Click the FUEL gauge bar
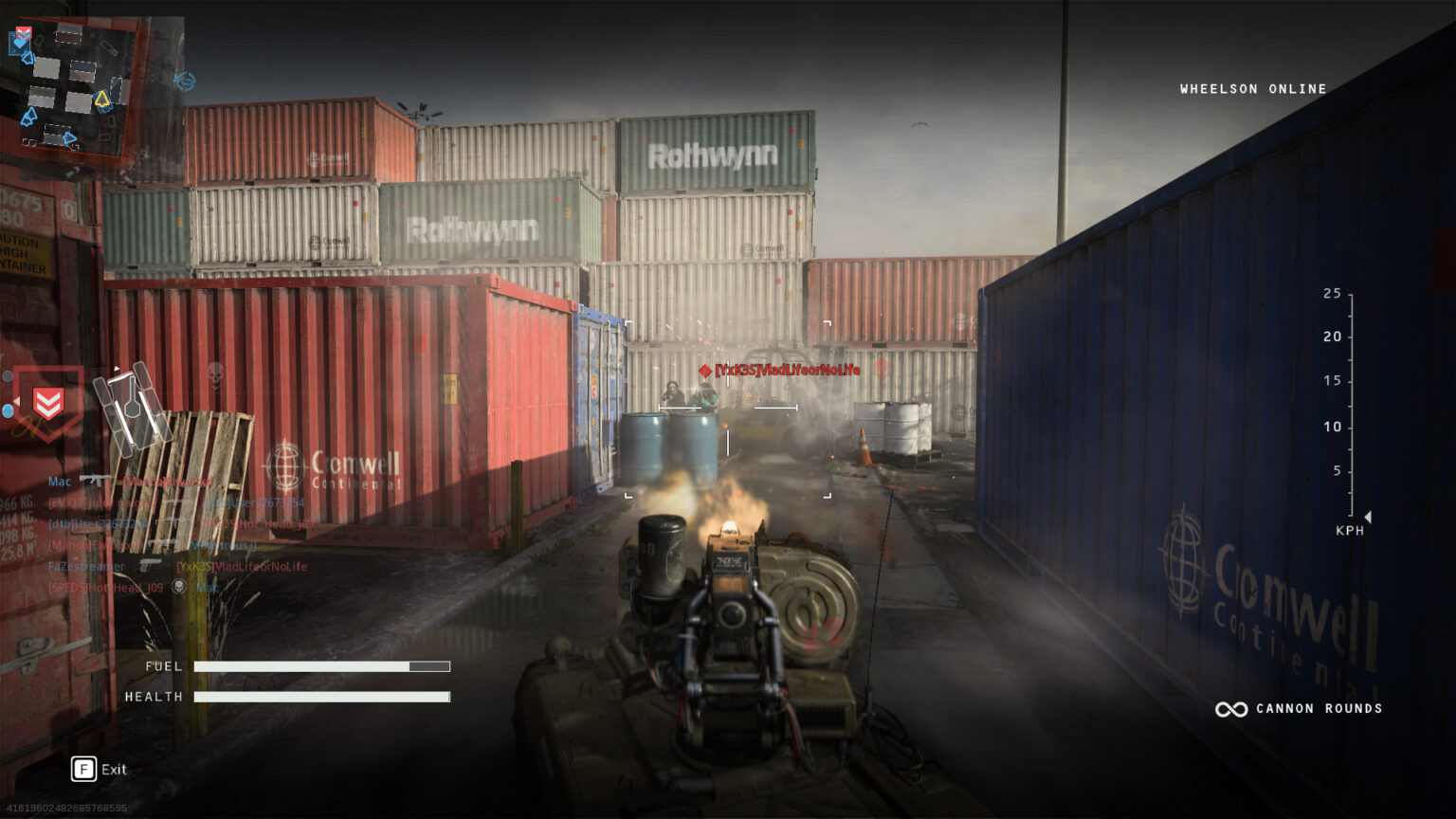Viewport: 1456px width, 819px height. pos(322,666)
